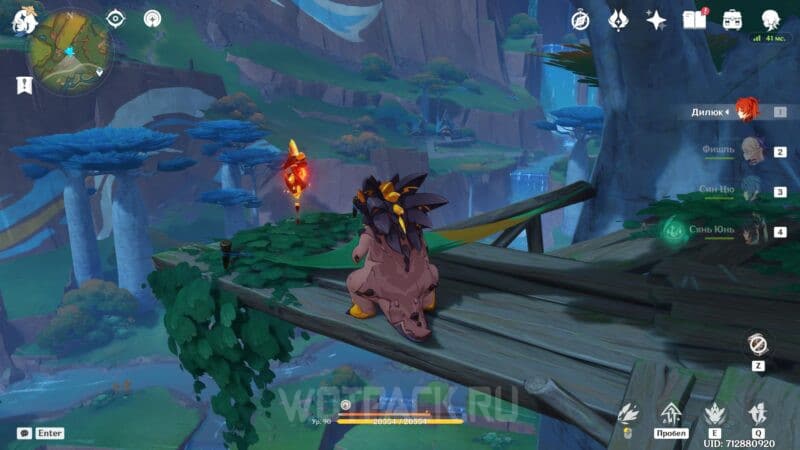Open the flame-shaped icon in the top bar

pos(618,20)
